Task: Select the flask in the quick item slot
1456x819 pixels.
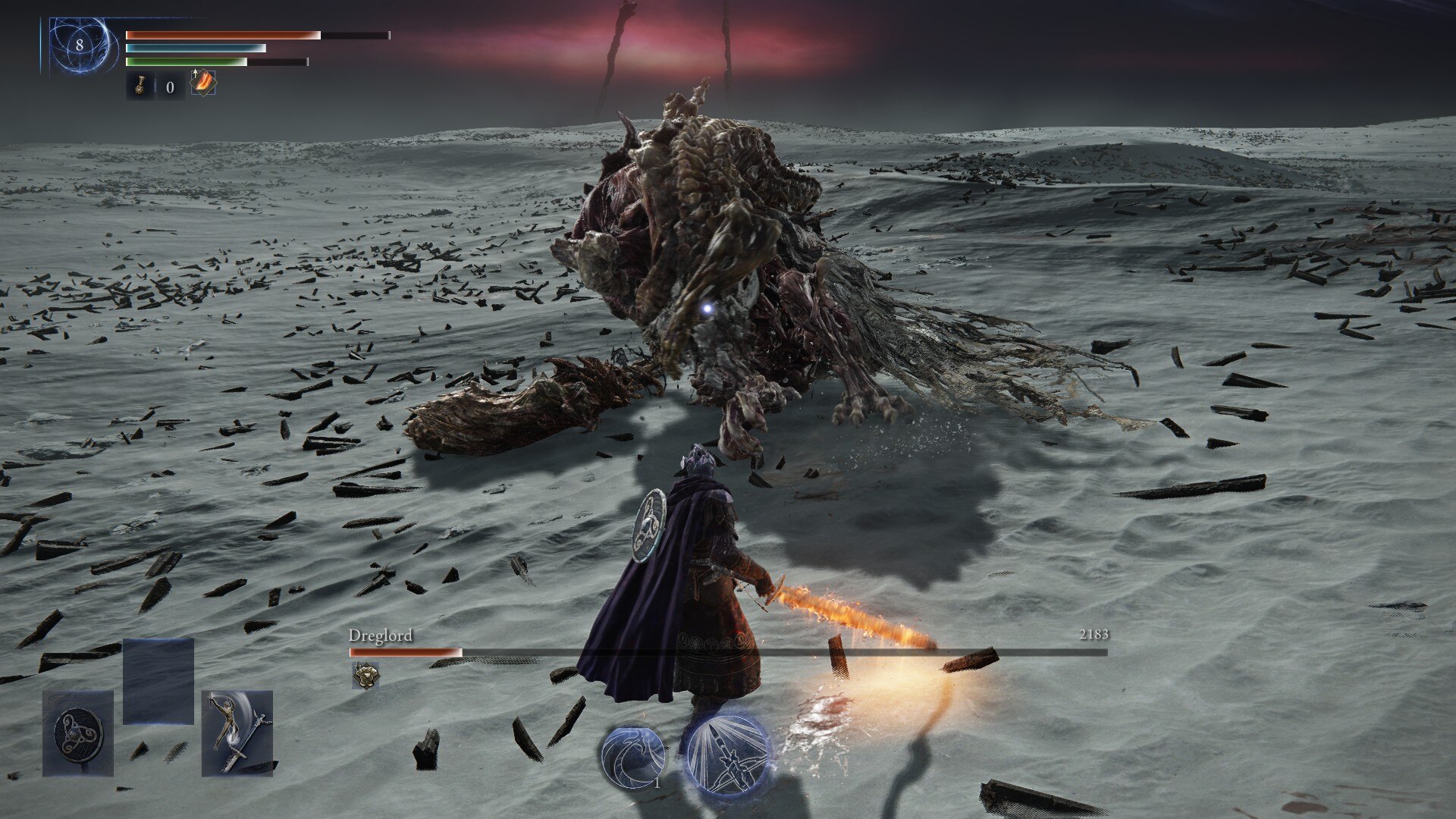Action: pos(140,85)
